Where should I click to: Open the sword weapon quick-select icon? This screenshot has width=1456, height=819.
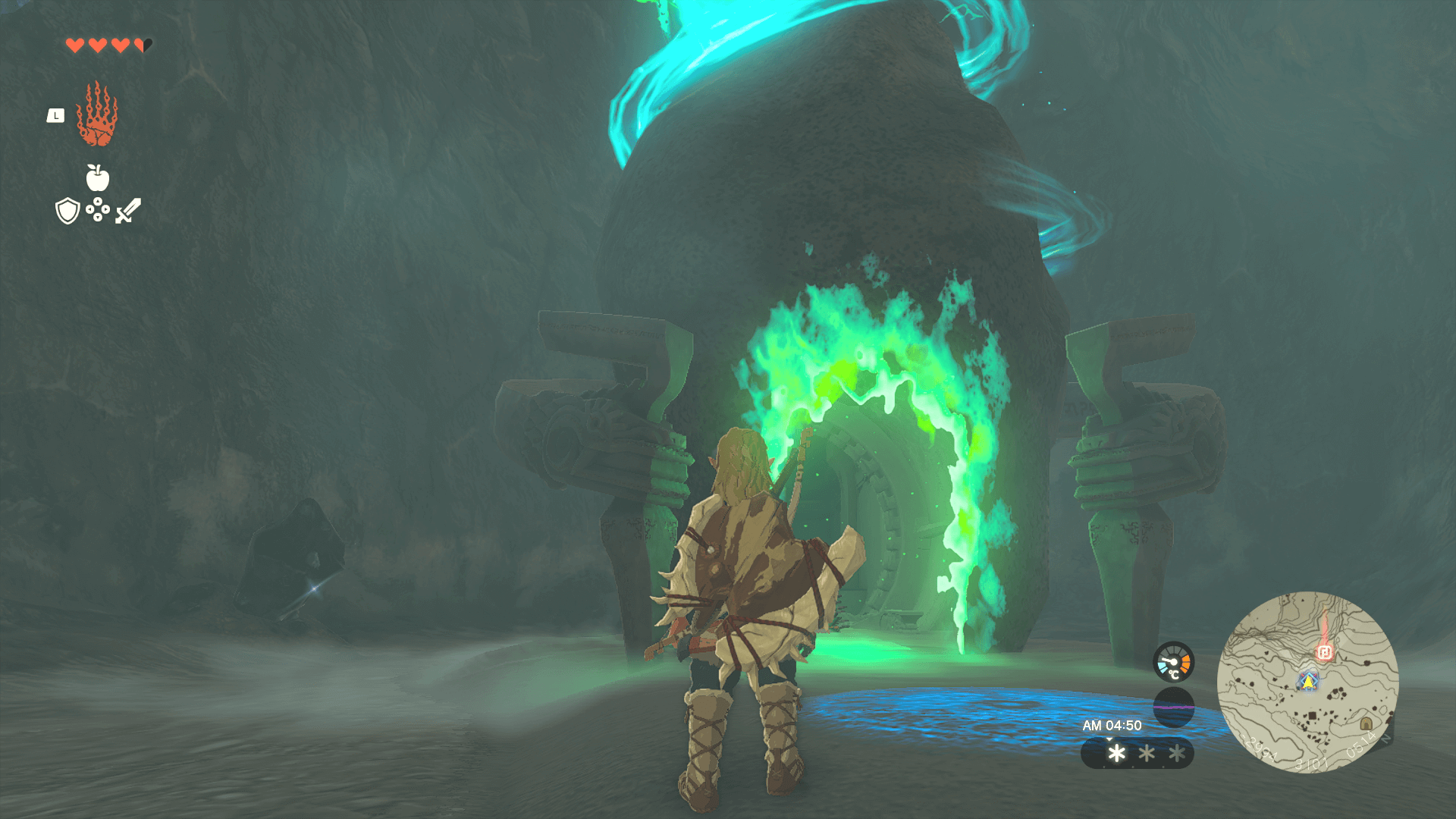click(x=128, y=211)
